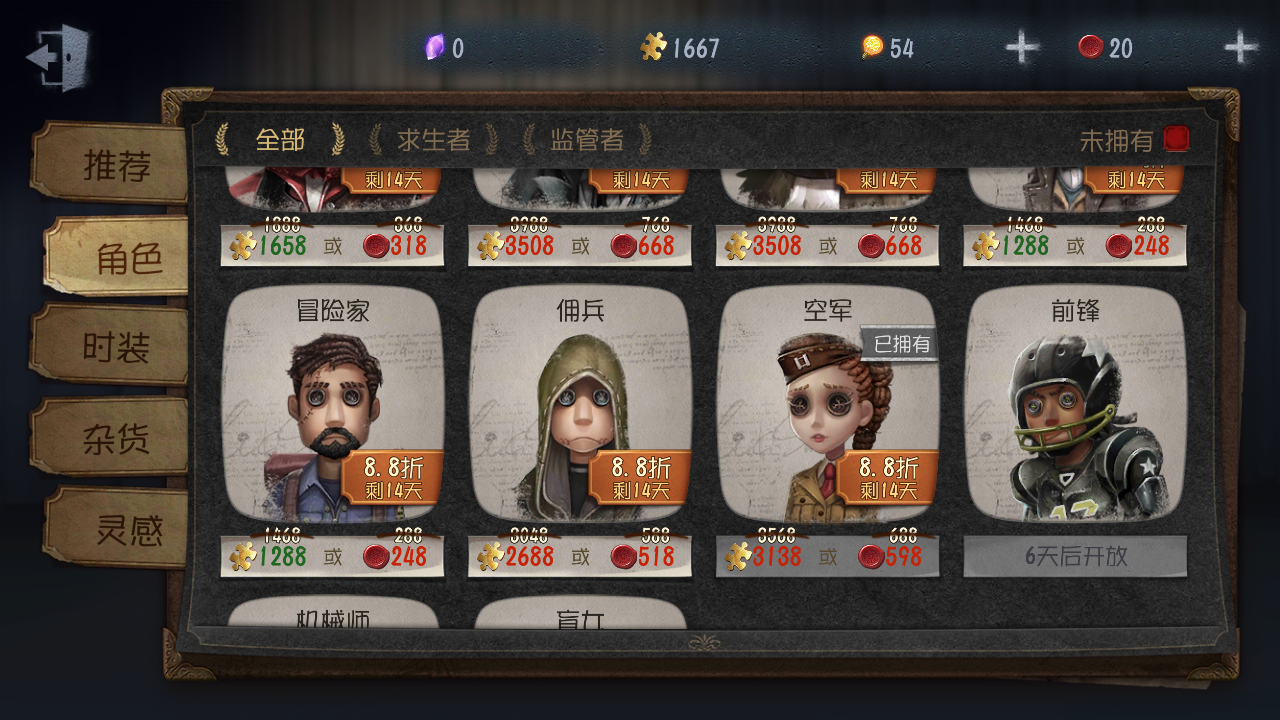Click the inspiration lamp currency icon

(x=874, y=46)
